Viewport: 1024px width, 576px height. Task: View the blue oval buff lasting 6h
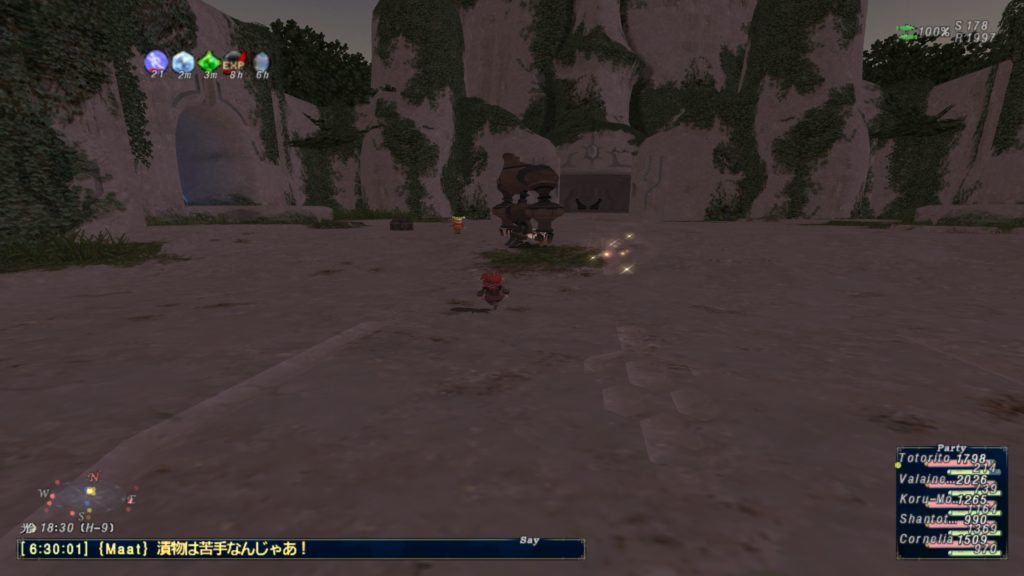click(x=261, y=62)
